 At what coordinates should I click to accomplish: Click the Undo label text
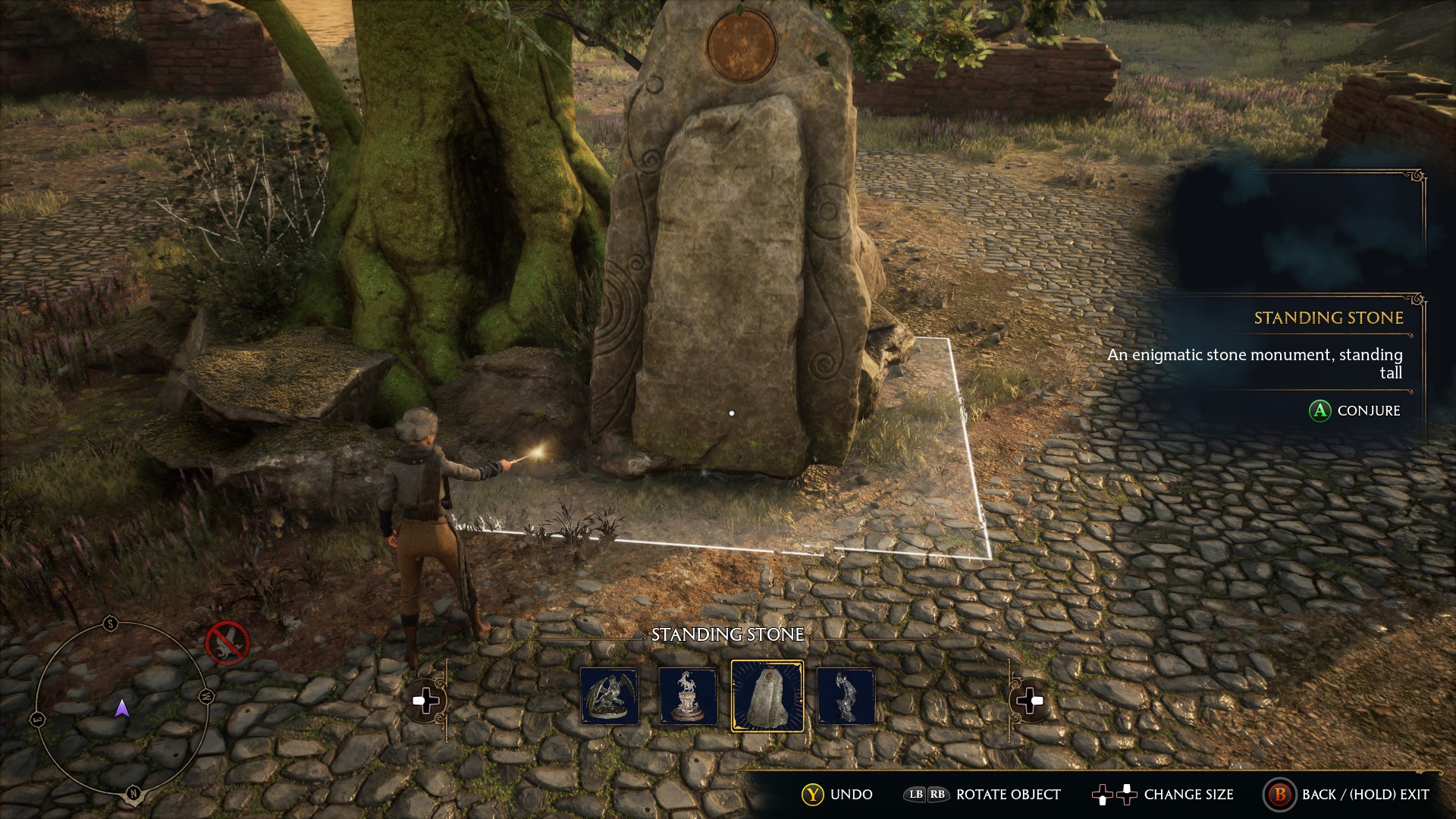pos(851,795)
